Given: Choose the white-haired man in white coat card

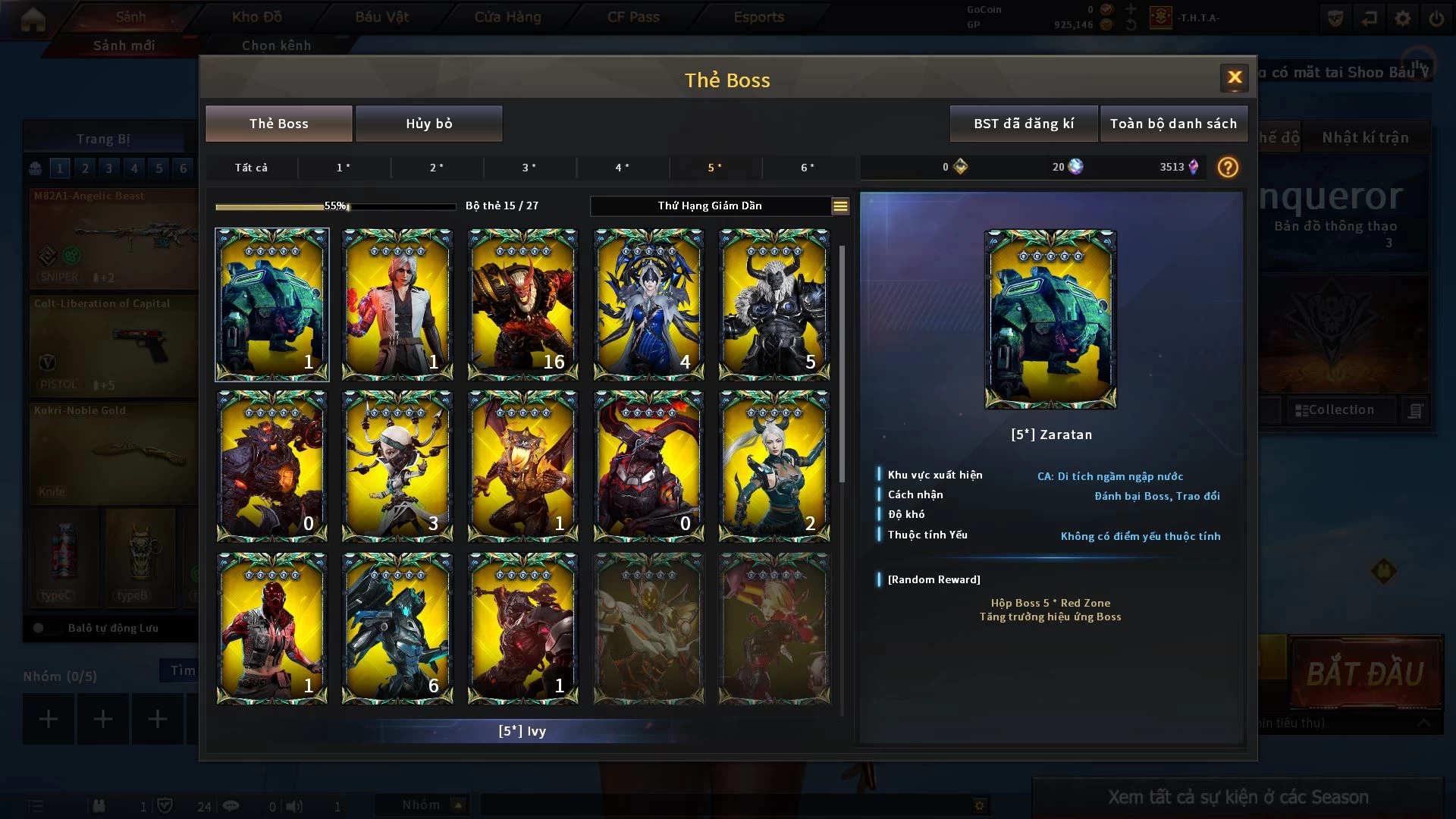Looking at the screenshot, I should tap(397, 304).
